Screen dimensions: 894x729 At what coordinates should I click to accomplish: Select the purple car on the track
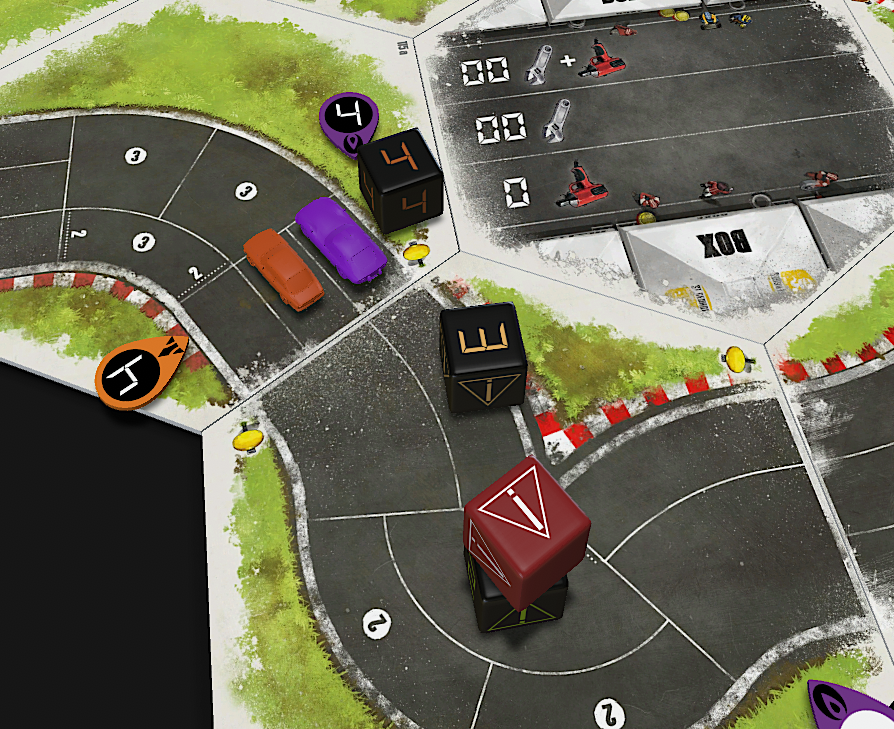340,238
